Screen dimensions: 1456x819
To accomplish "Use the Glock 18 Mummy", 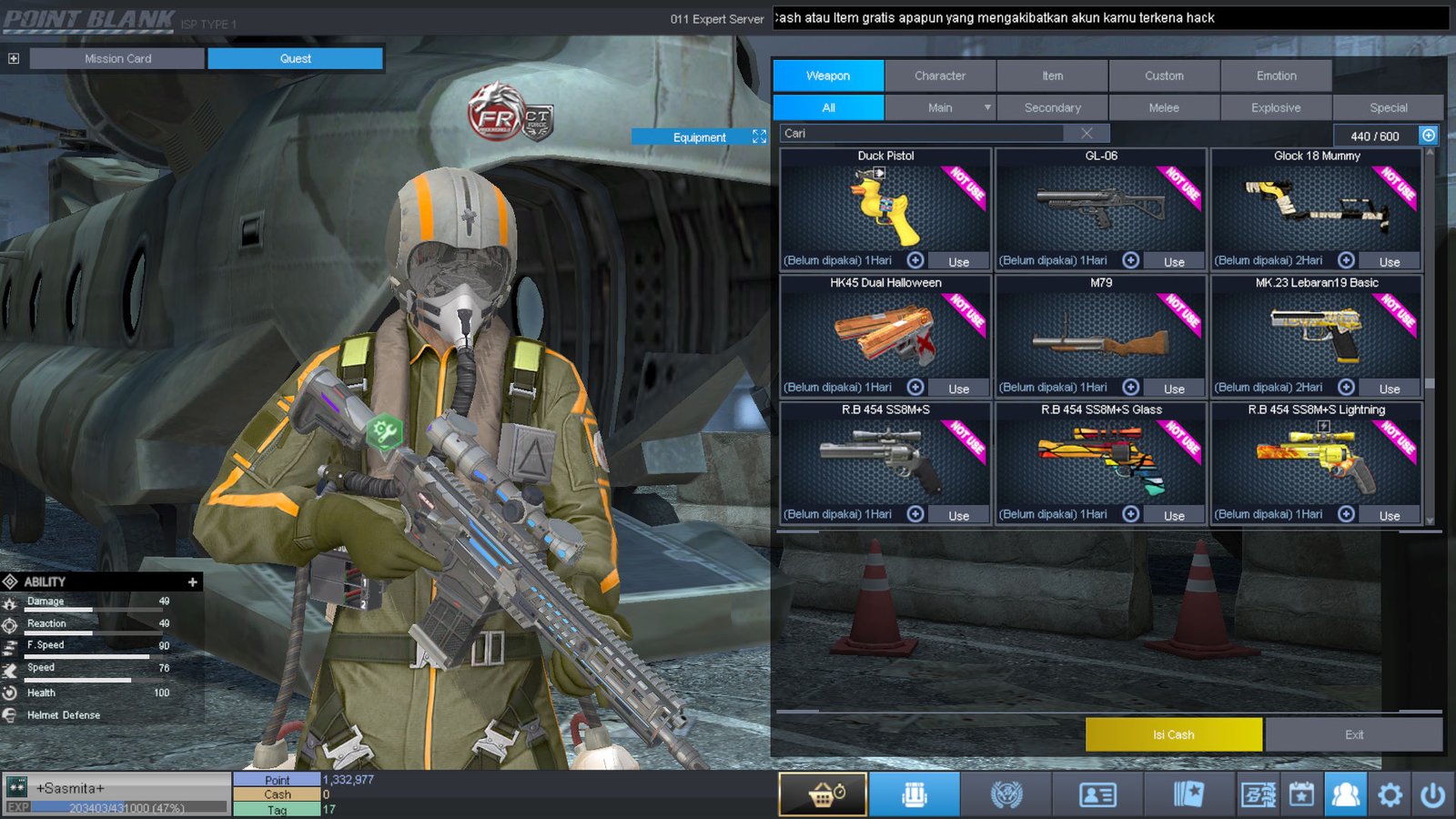I will (1389, 261).
